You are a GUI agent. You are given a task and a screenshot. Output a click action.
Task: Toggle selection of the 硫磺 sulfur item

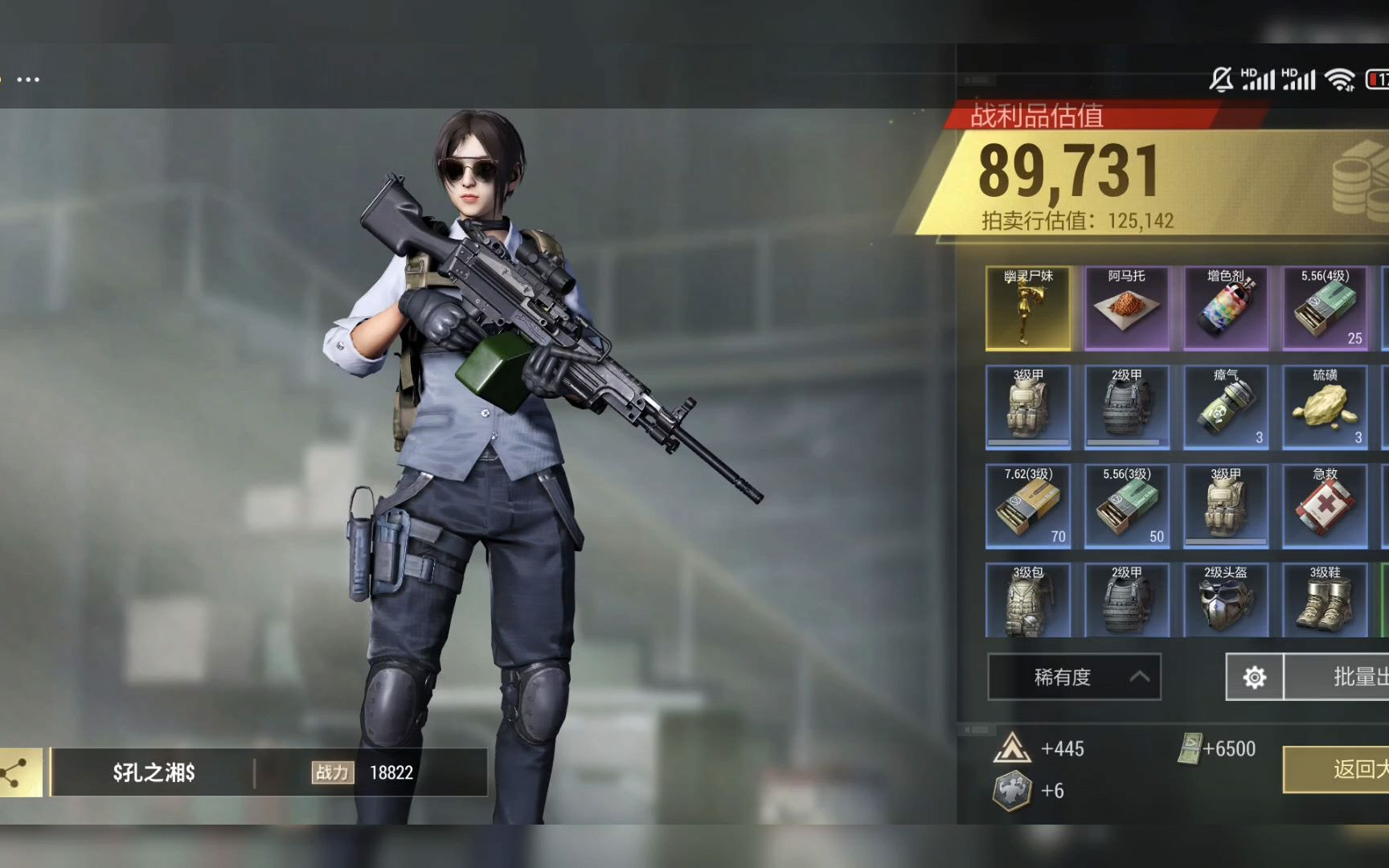coord(1325,407)
